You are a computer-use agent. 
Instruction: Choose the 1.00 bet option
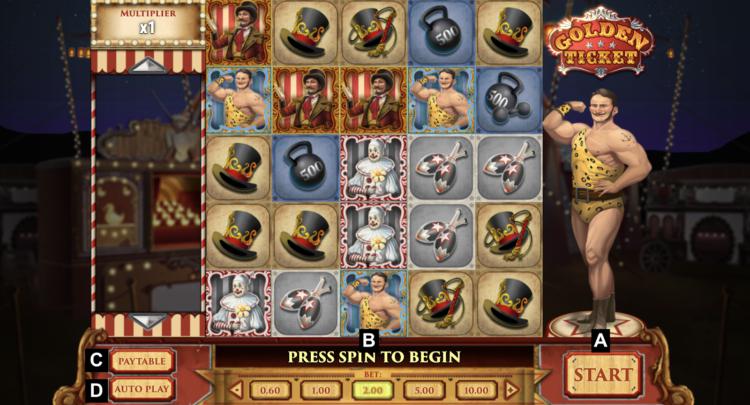tap(320, 390)
